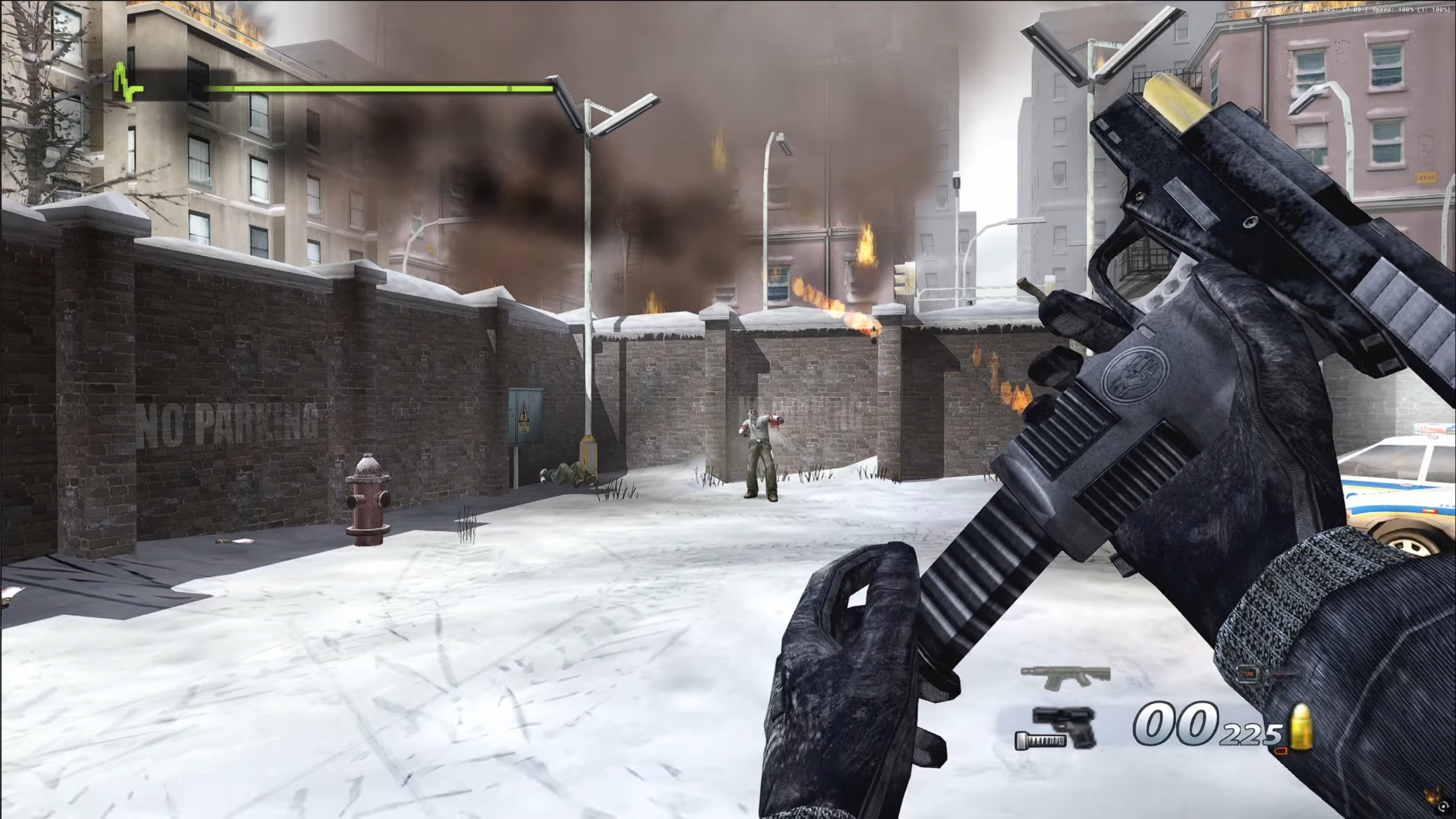Click the silencer attachment icon
The width and height of the screenshot is (1456, 819).
1039,741
